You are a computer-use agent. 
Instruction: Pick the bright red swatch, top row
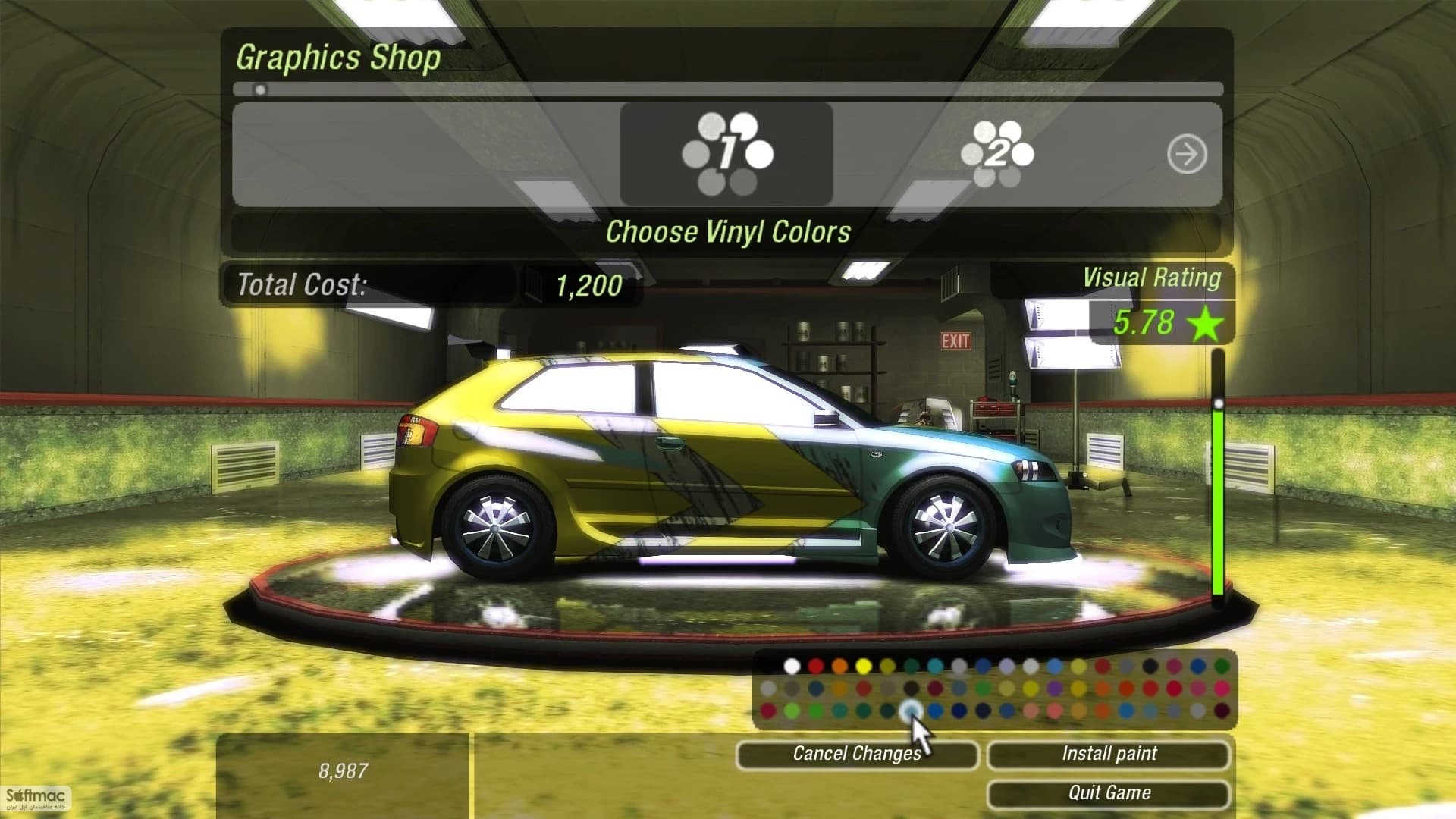click(817, 667)
